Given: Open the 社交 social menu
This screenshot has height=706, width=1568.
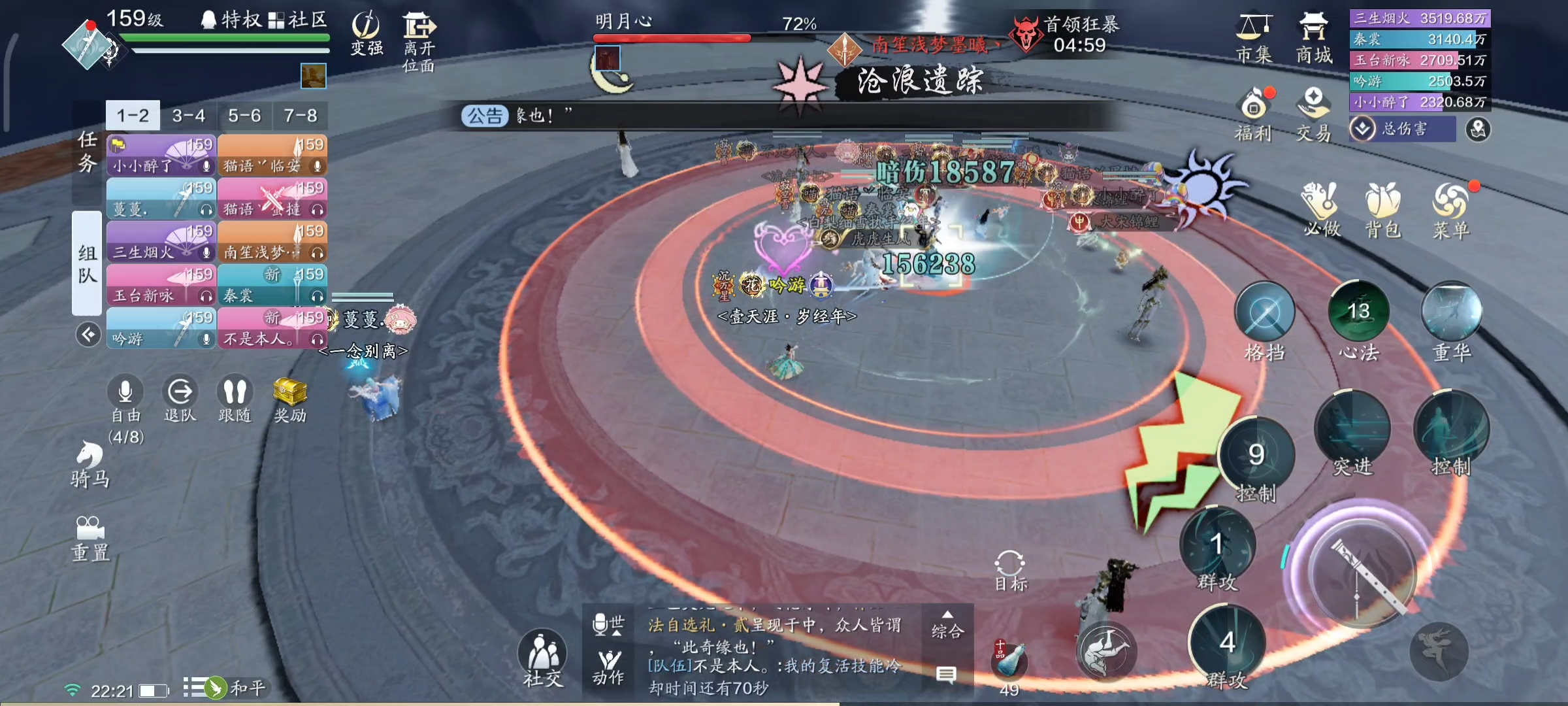Looking at the screenshot, I should pyautogui.click(x=542, y=657).
